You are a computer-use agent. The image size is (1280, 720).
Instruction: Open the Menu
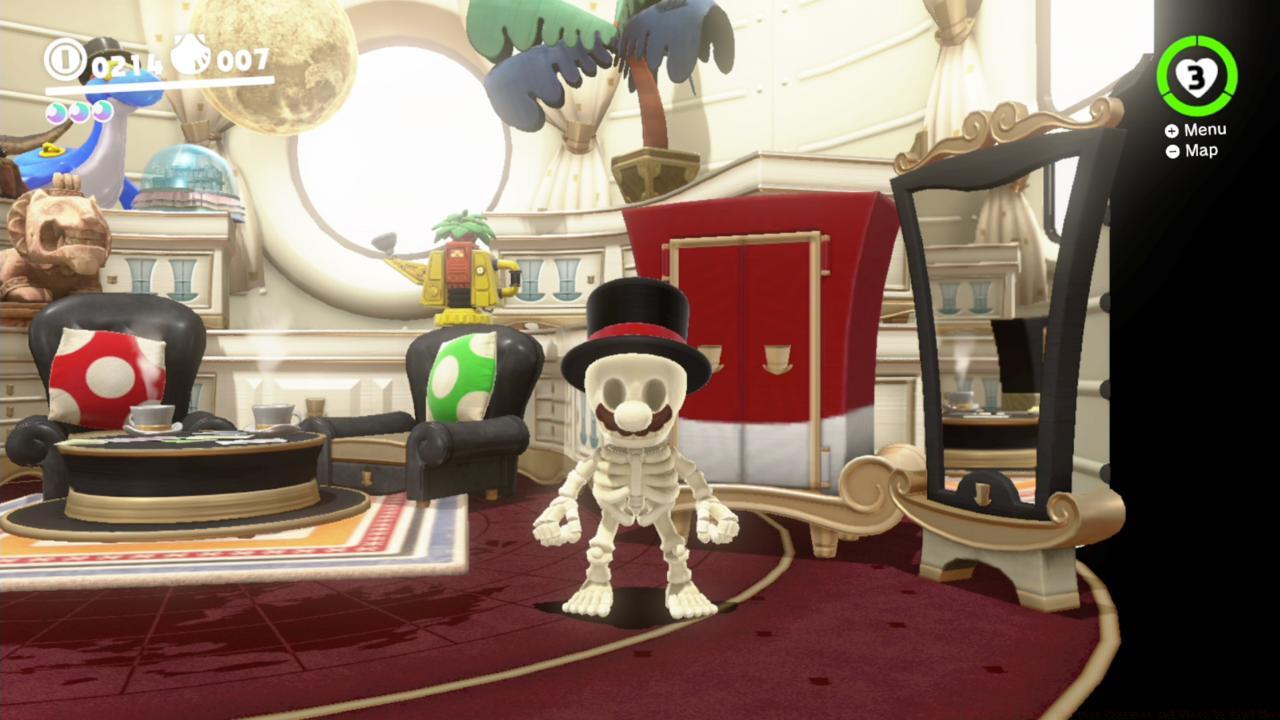click(1207, 129)
